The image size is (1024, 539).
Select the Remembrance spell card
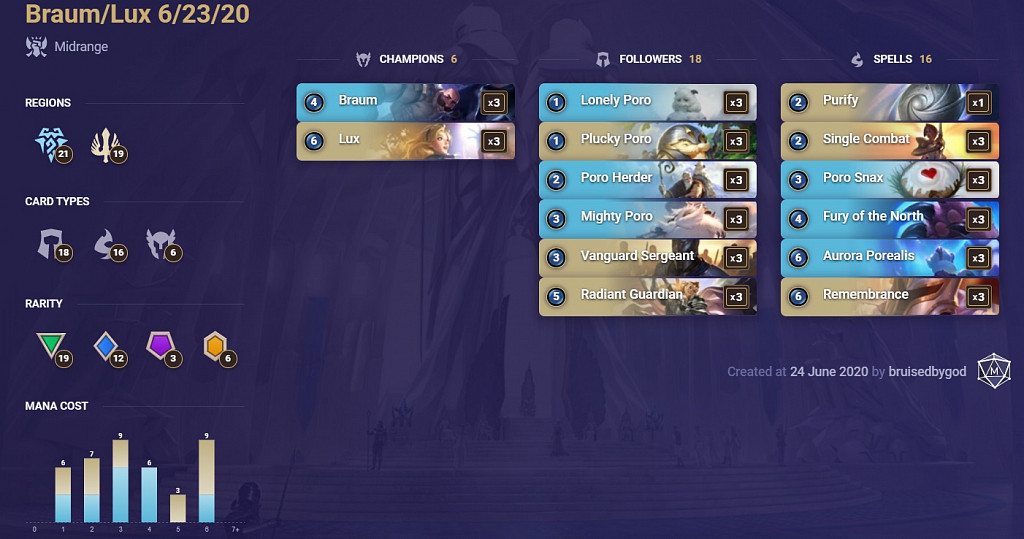point(889,296)
